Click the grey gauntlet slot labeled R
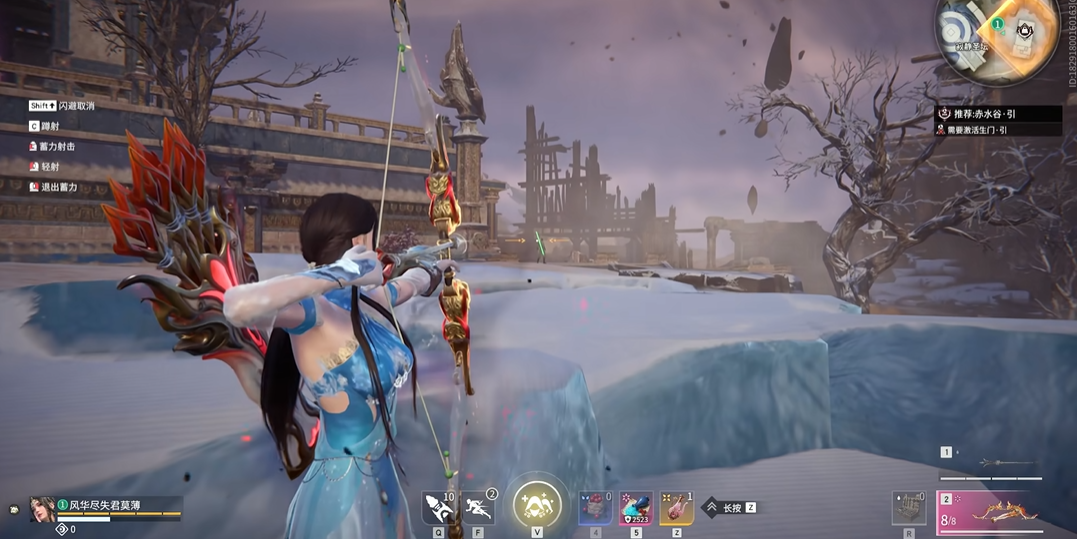 coord(908,509)
